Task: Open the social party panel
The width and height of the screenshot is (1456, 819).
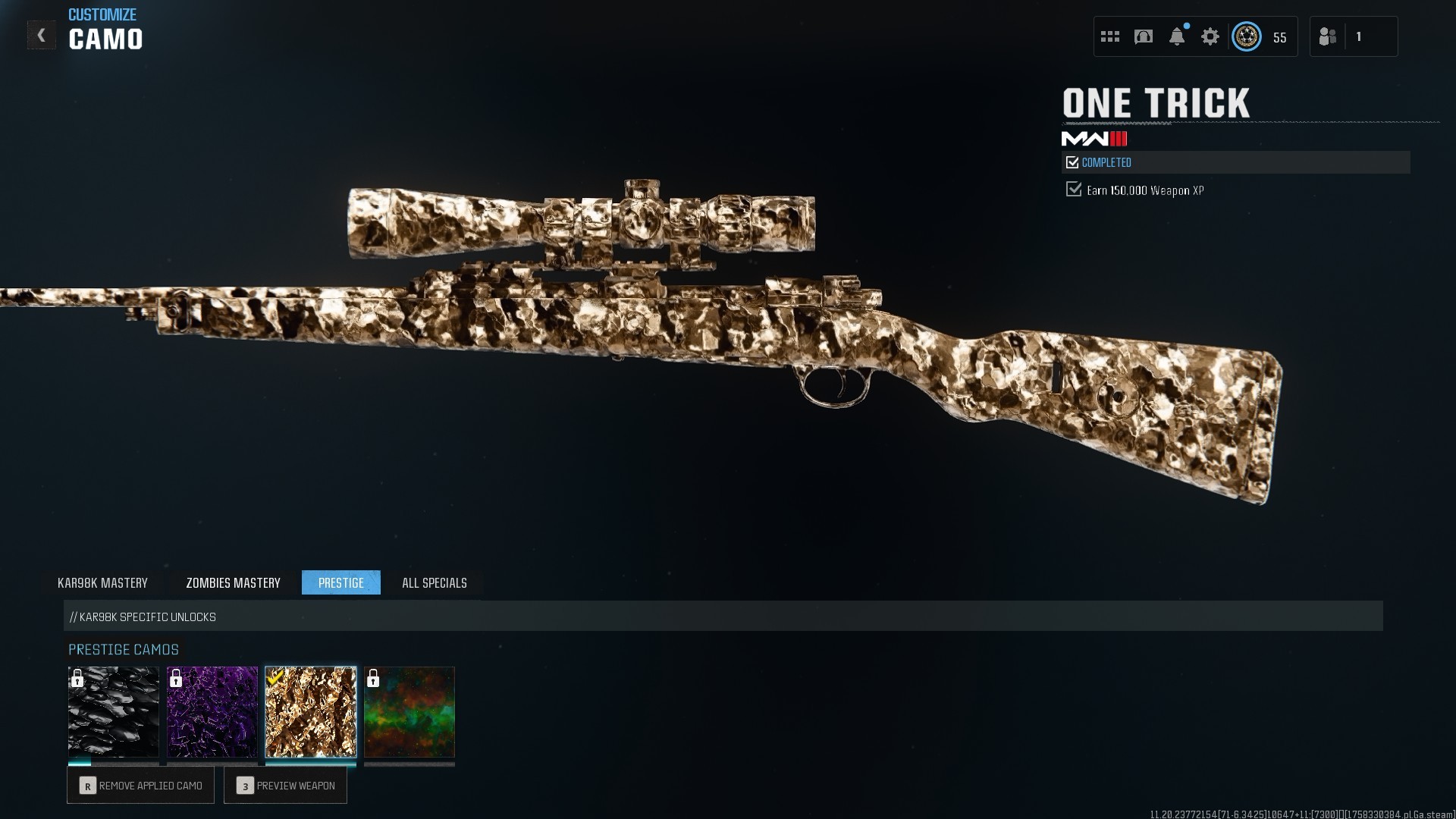Action: [x=1354, y=36]
